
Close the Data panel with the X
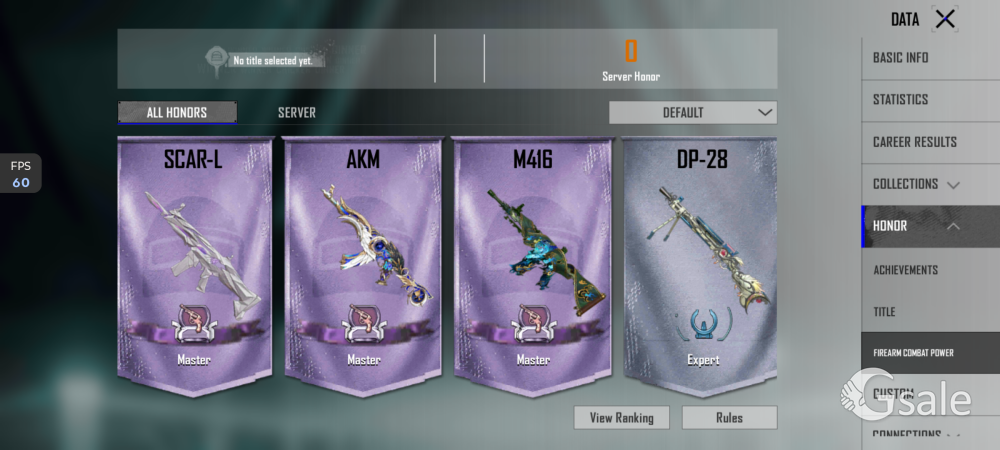click(x=944, y=18)
